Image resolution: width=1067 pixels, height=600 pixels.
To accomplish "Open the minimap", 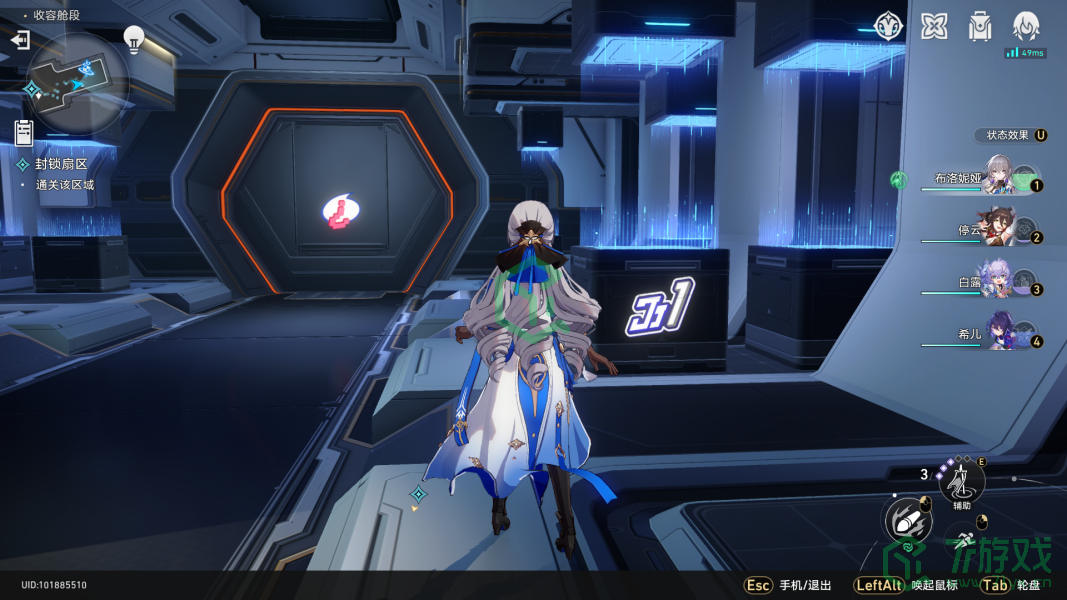I will click(x=78, y=83).
